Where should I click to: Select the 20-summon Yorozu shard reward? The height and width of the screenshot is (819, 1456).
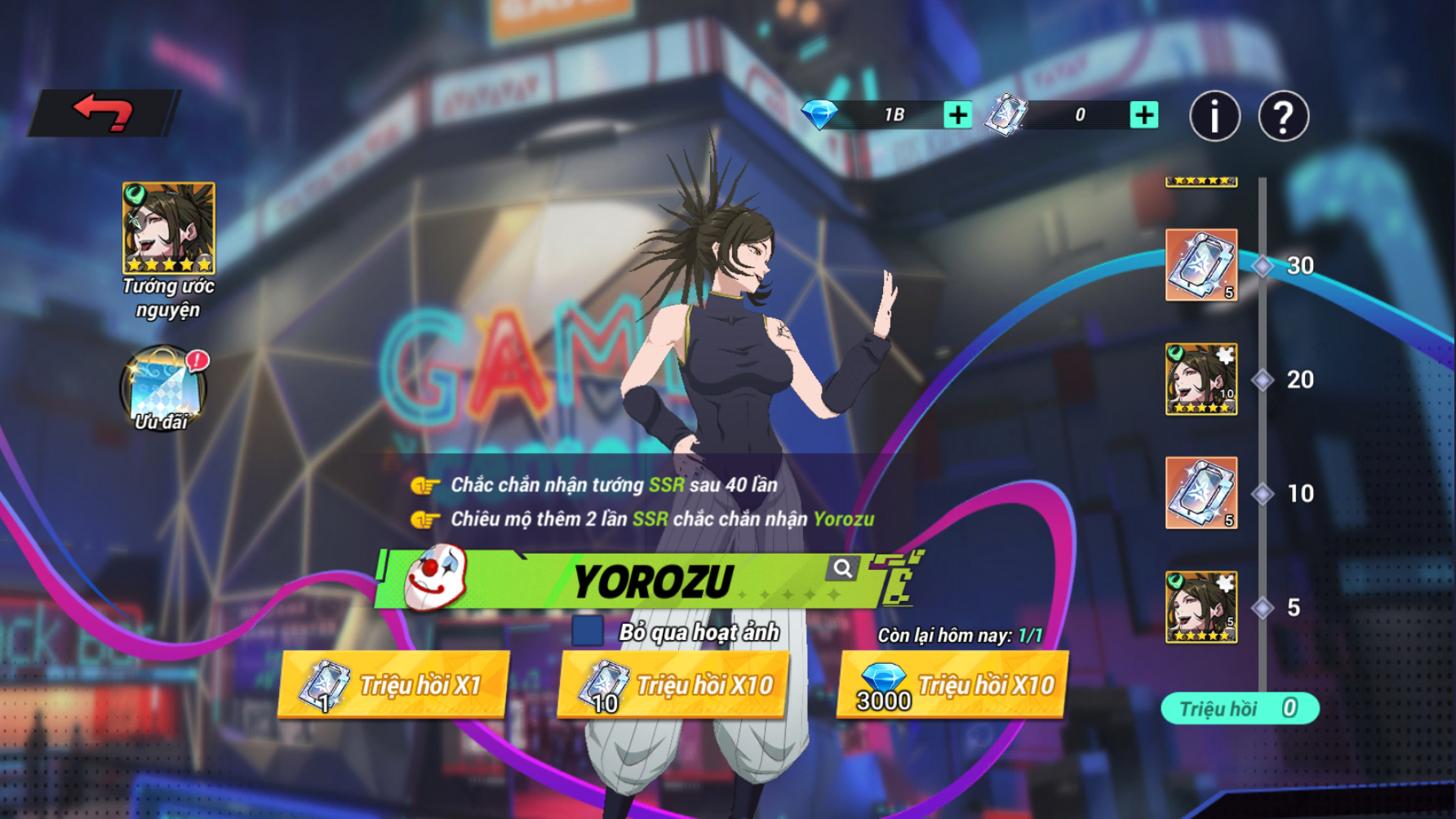click(x=1201, y=379)
